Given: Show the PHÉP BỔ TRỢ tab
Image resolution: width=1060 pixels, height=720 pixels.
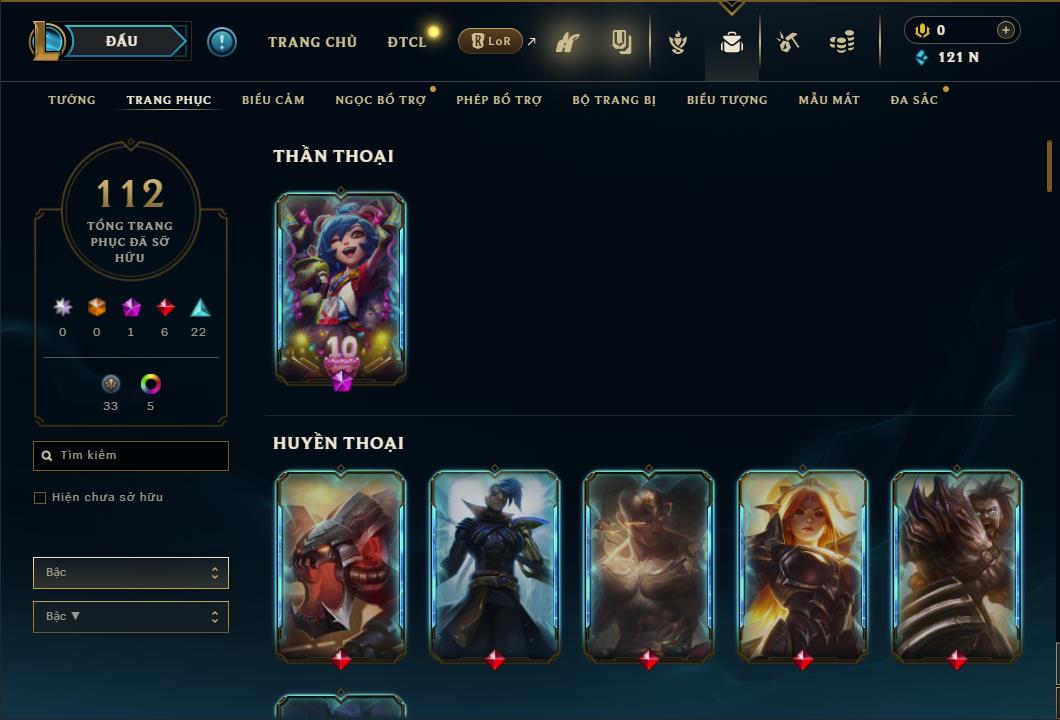Looking at the screenshot, I should (x=499, y=100).
